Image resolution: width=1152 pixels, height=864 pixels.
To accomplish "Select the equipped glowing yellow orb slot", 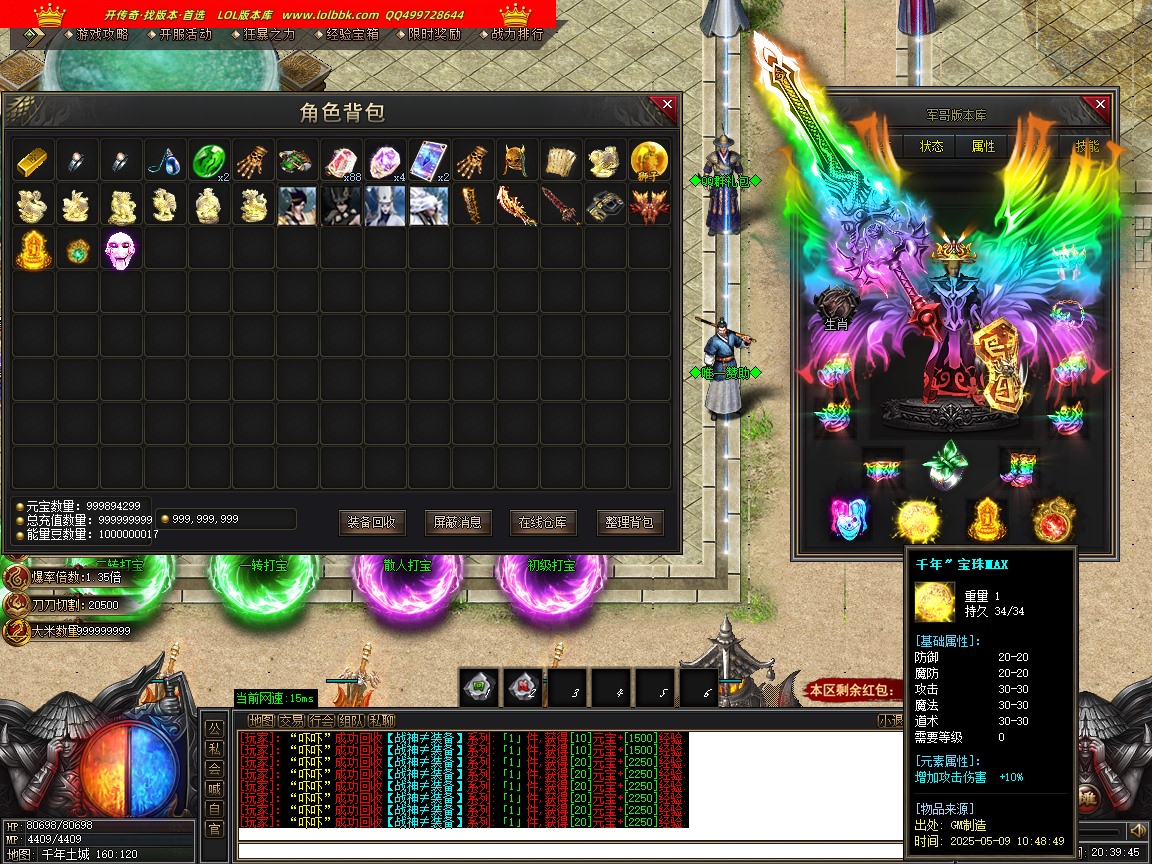I will click(x=915, y=519).
